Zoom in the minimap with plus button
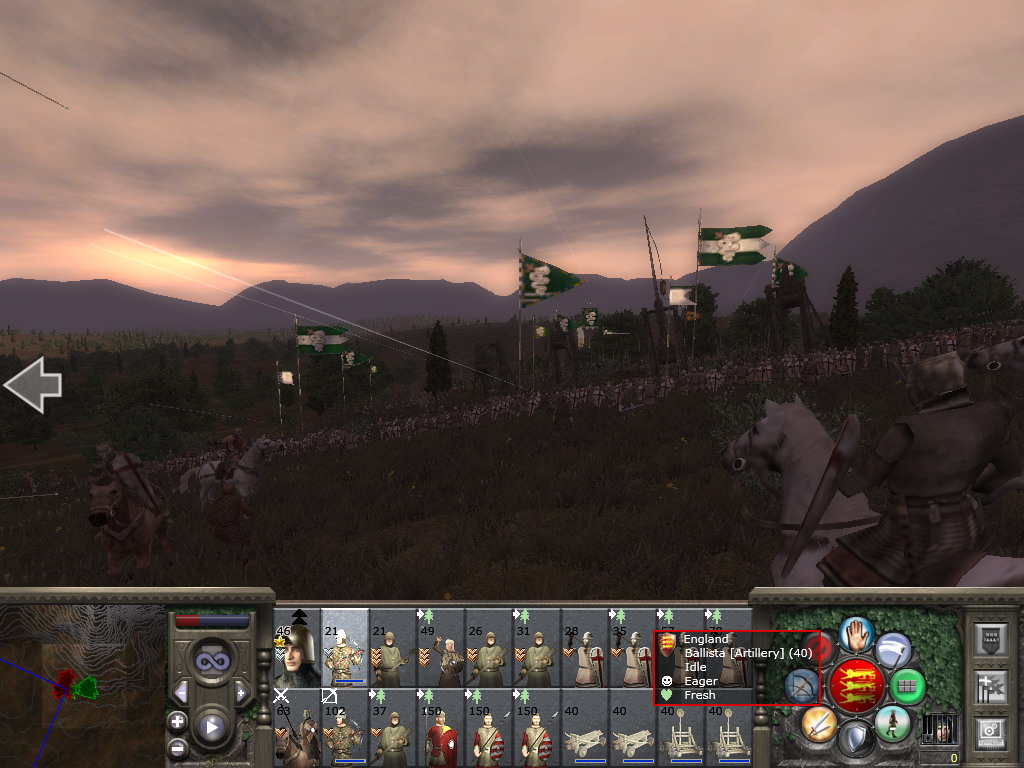Screen dimensions: 1024x768 click(177, 721)
